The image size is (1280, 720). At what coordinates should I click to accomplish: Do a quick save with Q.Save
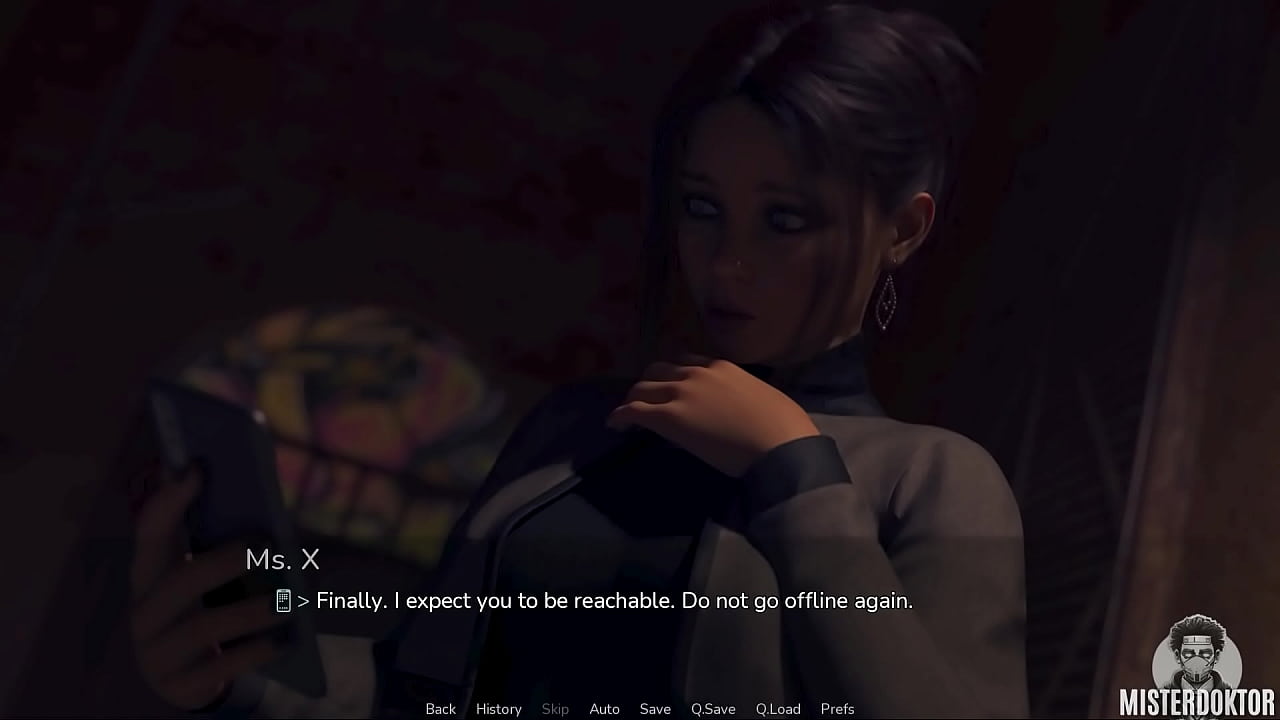tap(713, 709)
